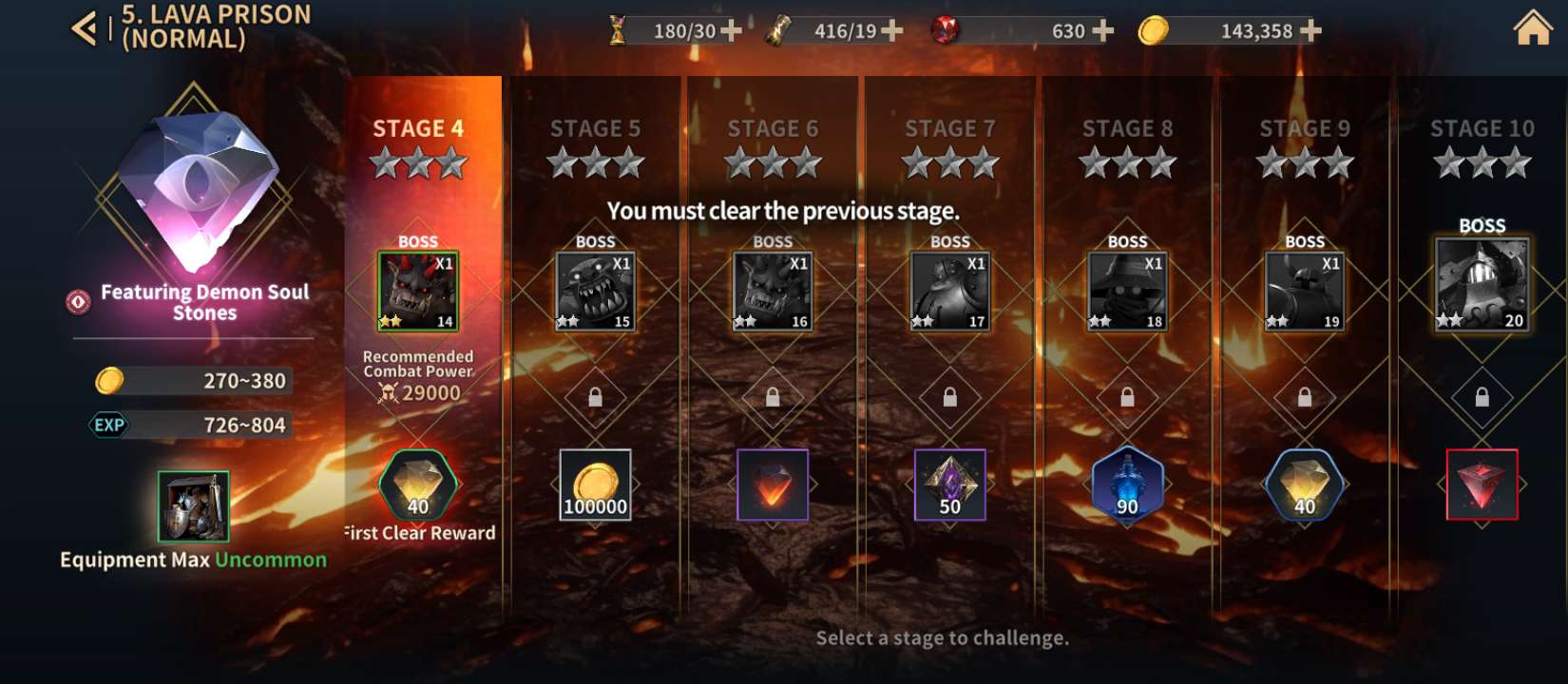View the Stage 10 red gem reward
This screenshot has height=684, width=1568.
point(1482,485)
